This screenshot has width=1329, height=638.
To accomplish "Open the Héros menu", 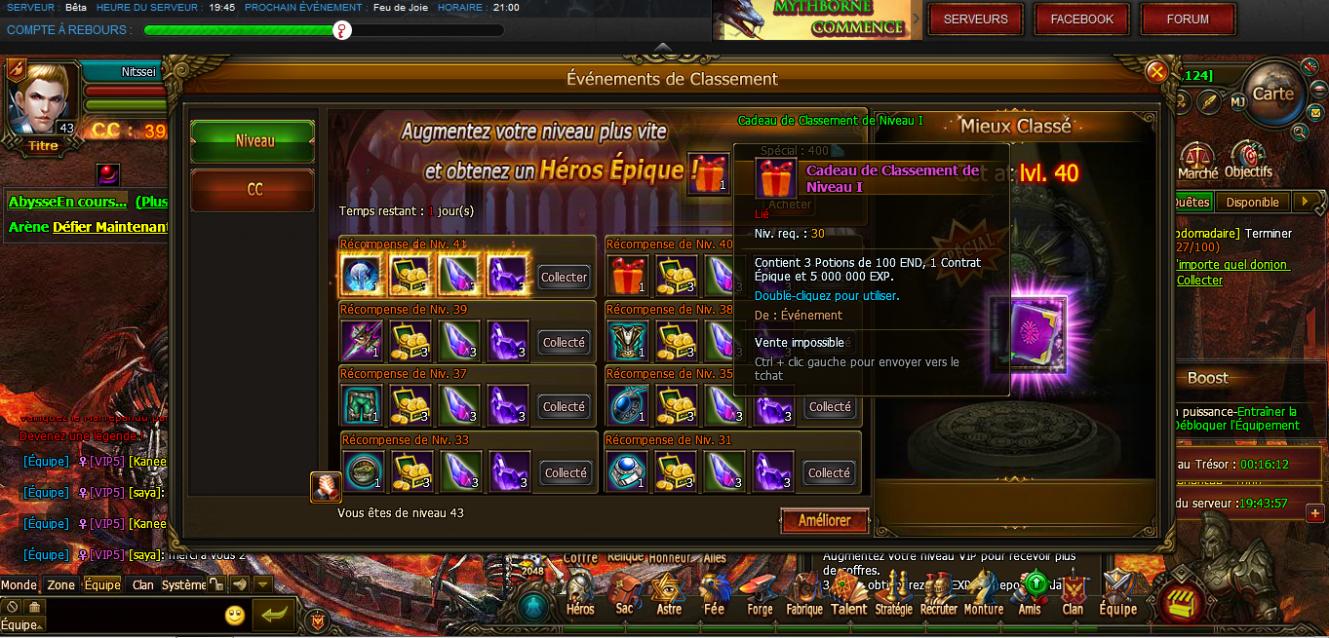I will [580, 596].
